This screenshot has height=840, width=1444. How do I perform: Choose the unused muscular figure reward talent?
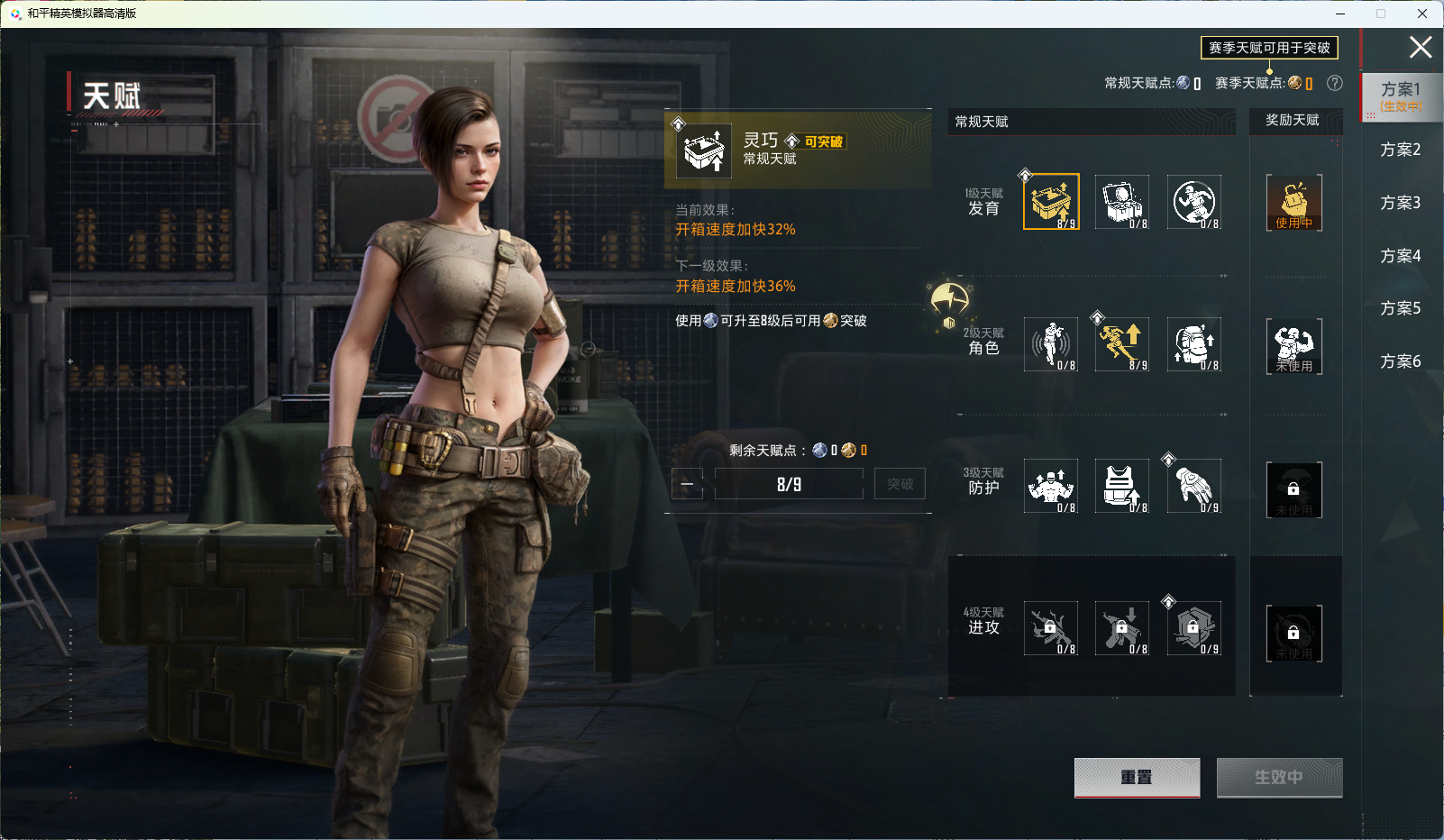(x=1293, y=345)
